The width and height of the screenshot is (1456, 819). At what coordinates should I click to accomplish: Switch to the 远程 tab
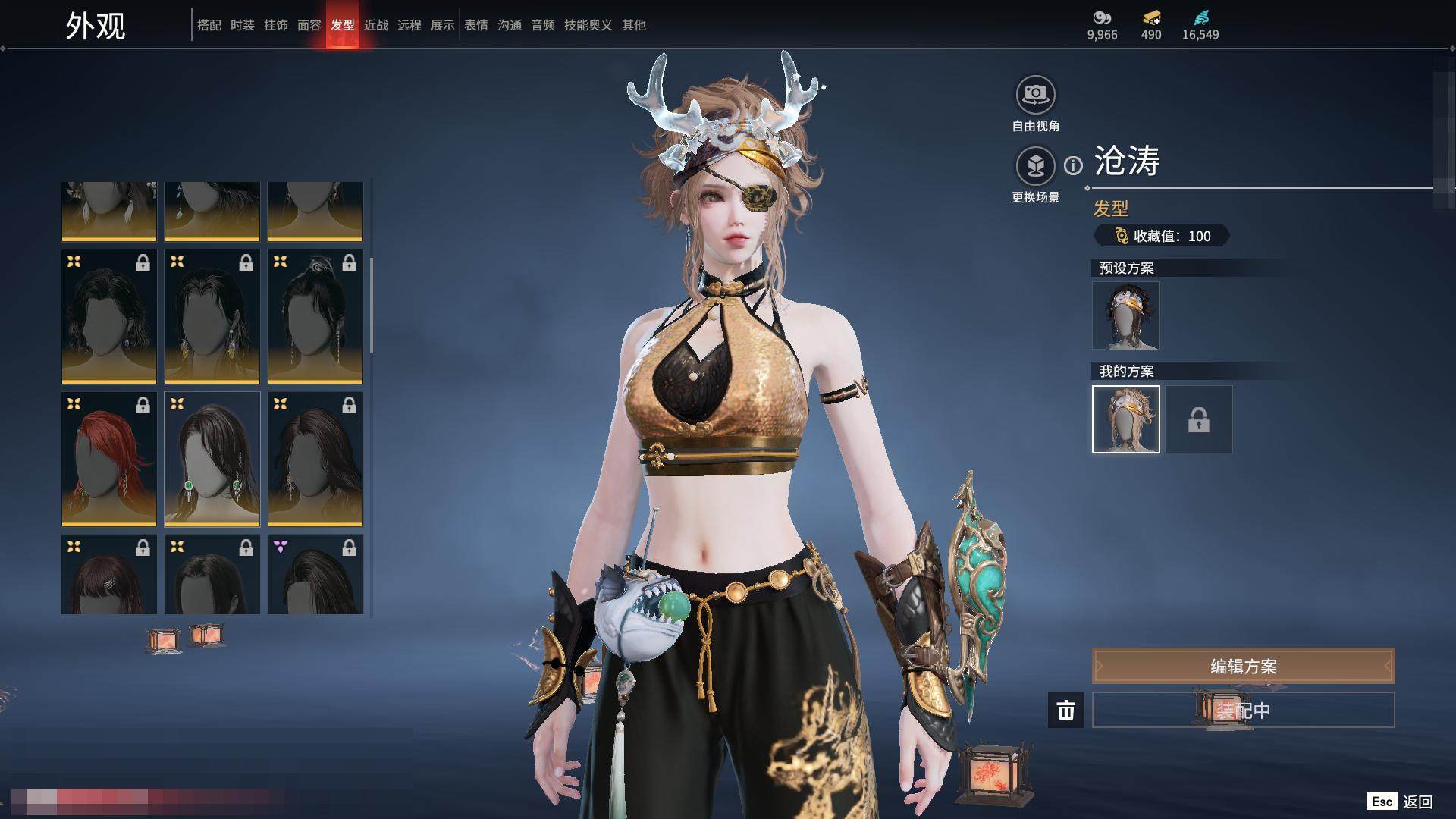tap(409, 25)
